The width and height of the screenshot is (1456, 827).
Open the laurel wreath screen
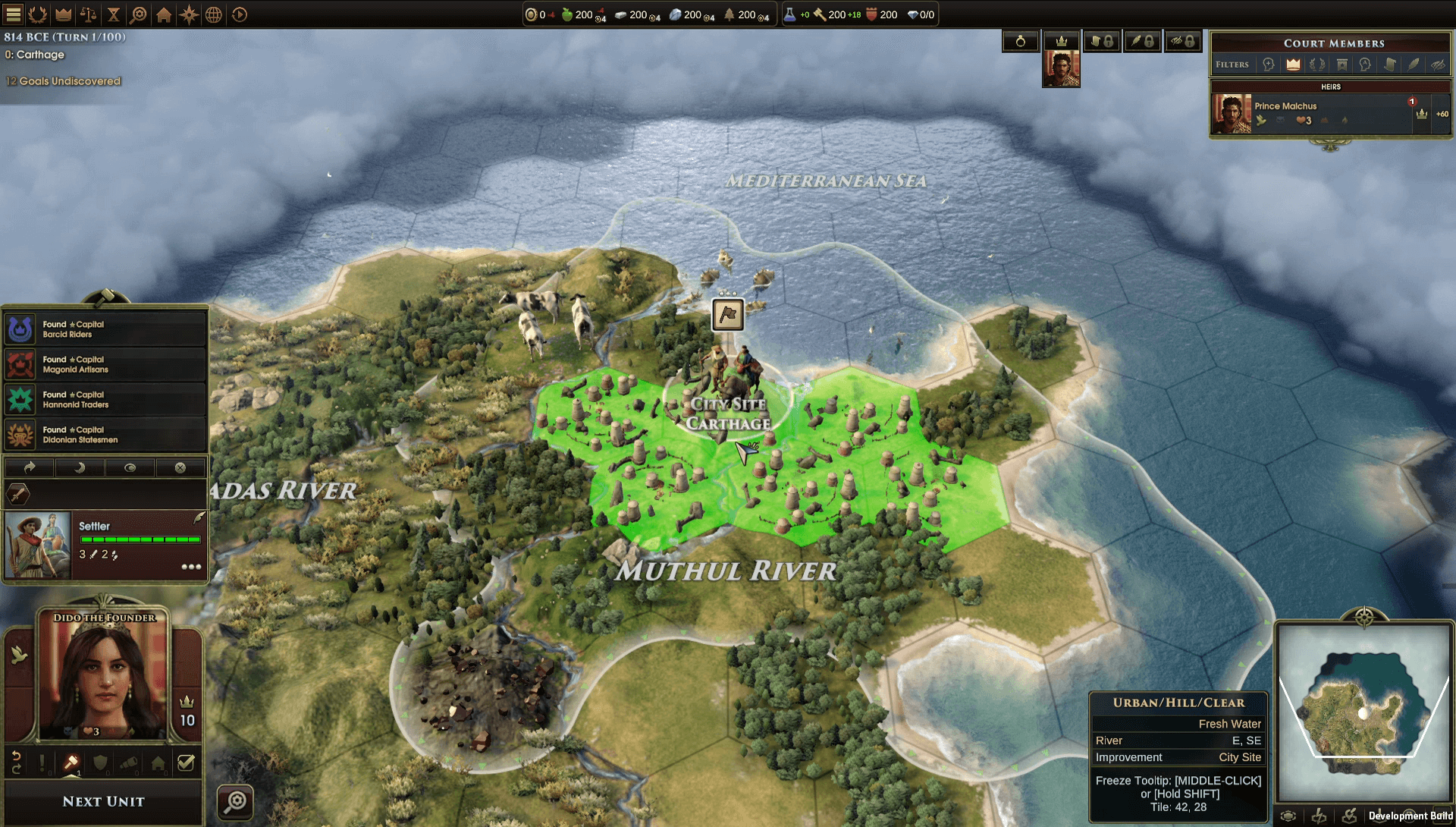38,14
